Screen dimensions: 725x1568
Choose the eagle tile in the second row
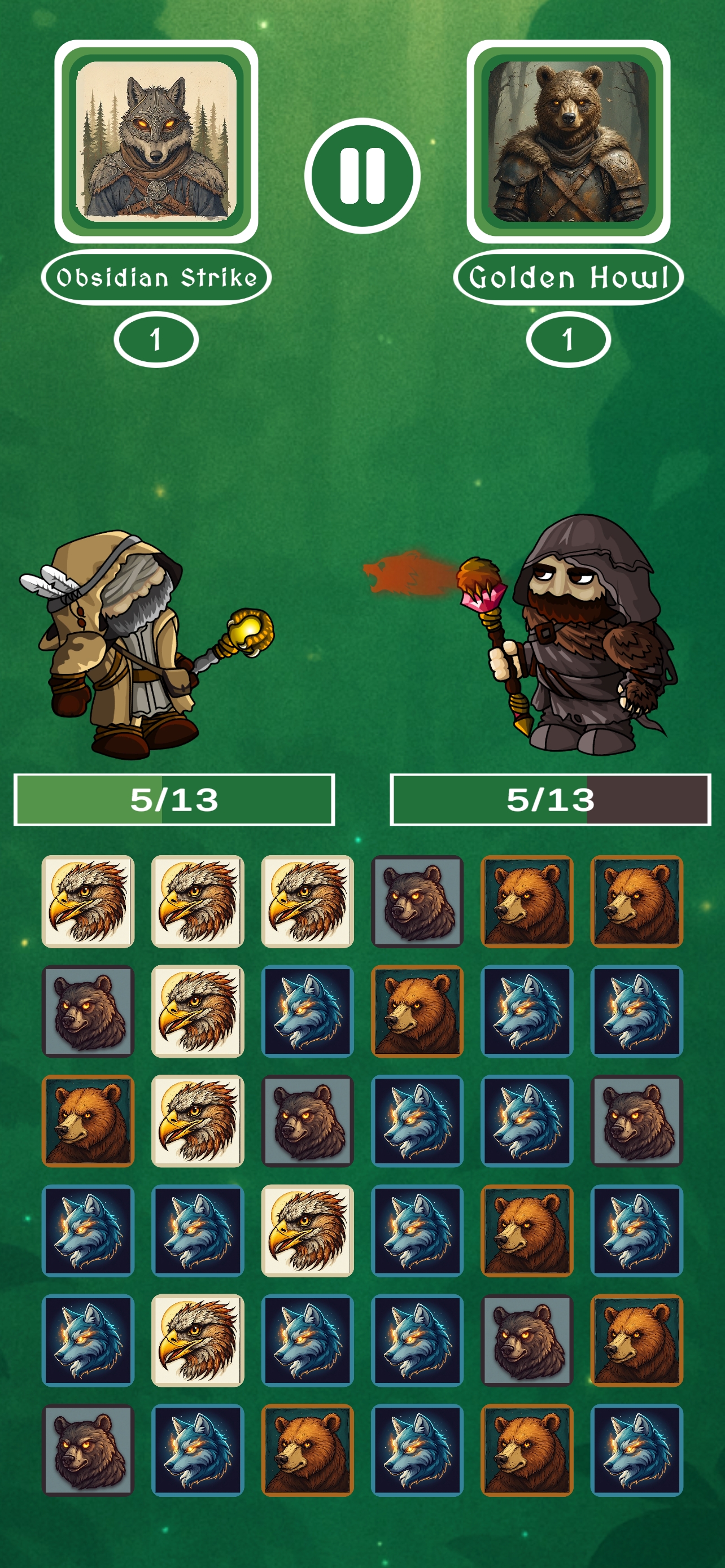198,1011
